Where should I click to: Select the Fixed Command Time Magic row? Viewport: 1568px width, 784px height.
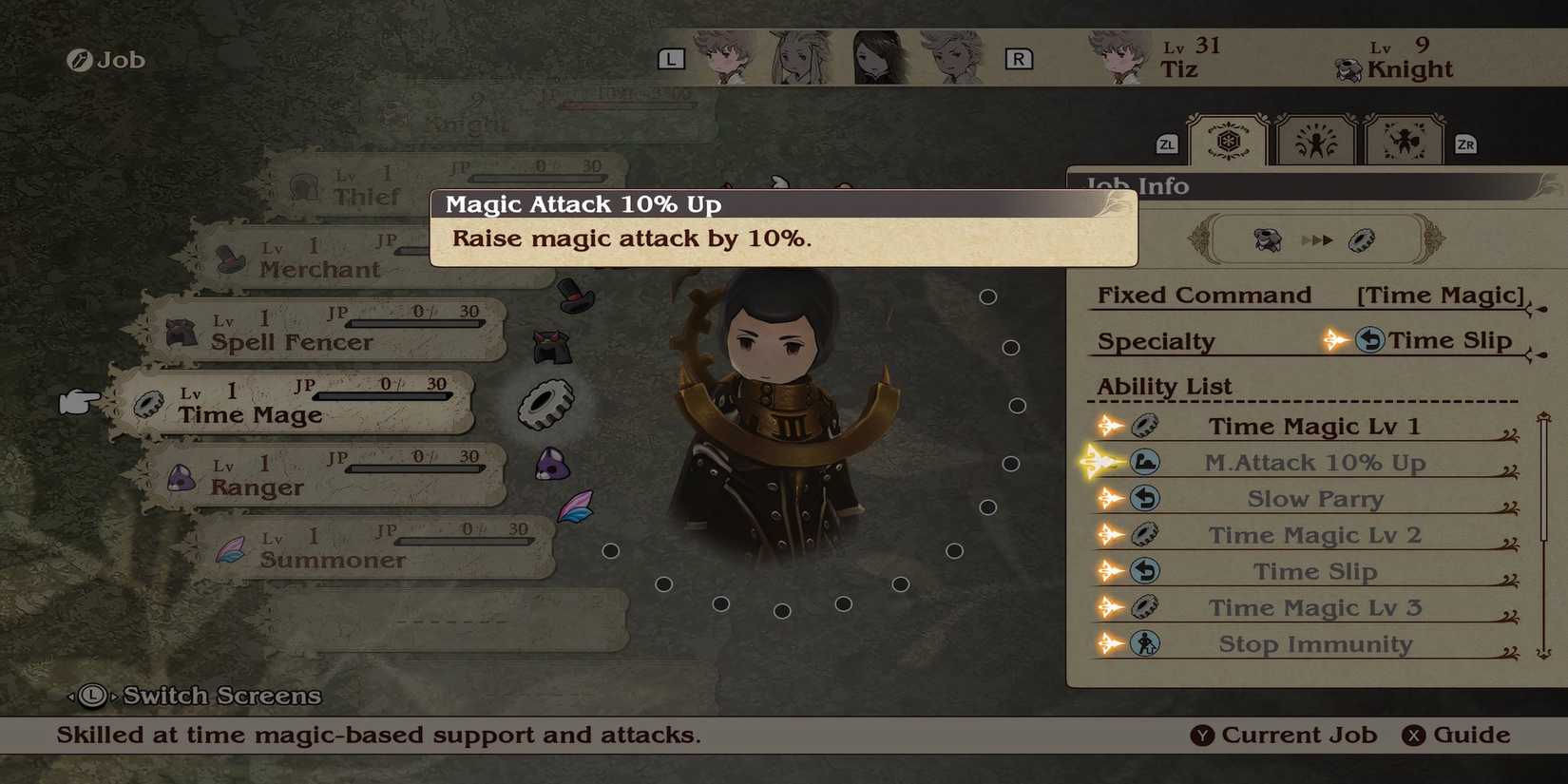[1311, 296]
